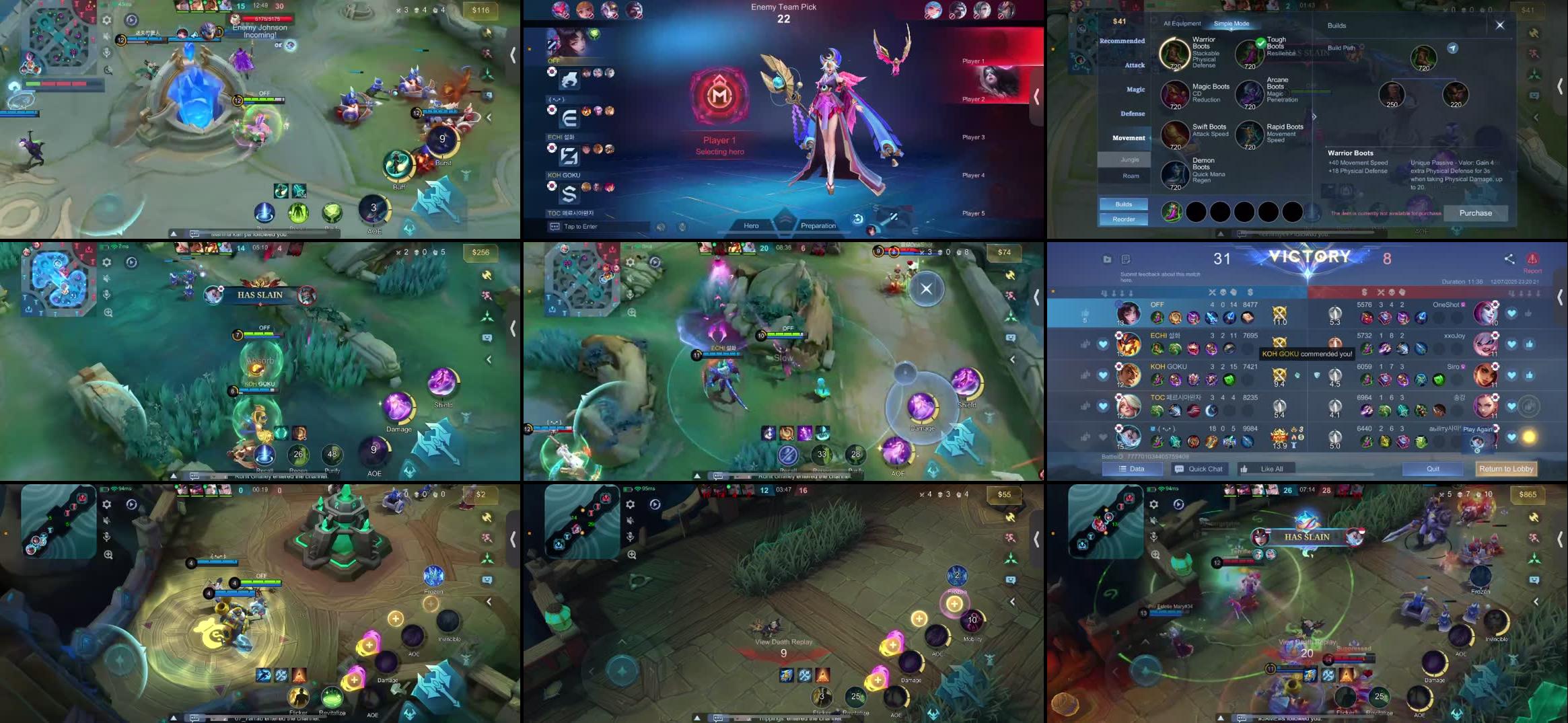Tap the Purchase button in the shop
Screen dimensions: 1568x723
[1475, 213]
